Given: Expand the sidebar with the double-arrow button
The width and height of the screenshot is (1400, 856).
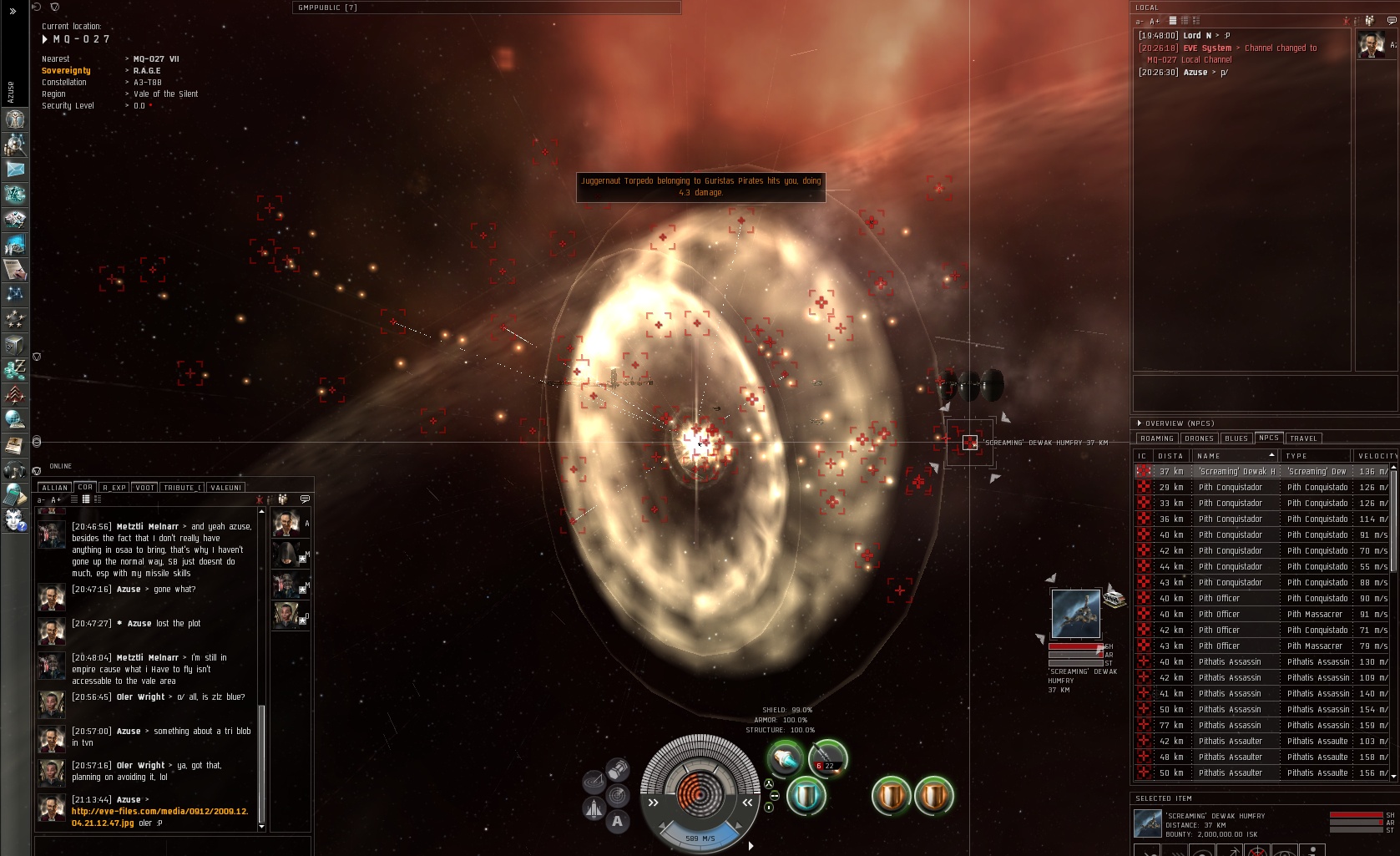Looking at the screenshot, I should (x=13, y=12).
